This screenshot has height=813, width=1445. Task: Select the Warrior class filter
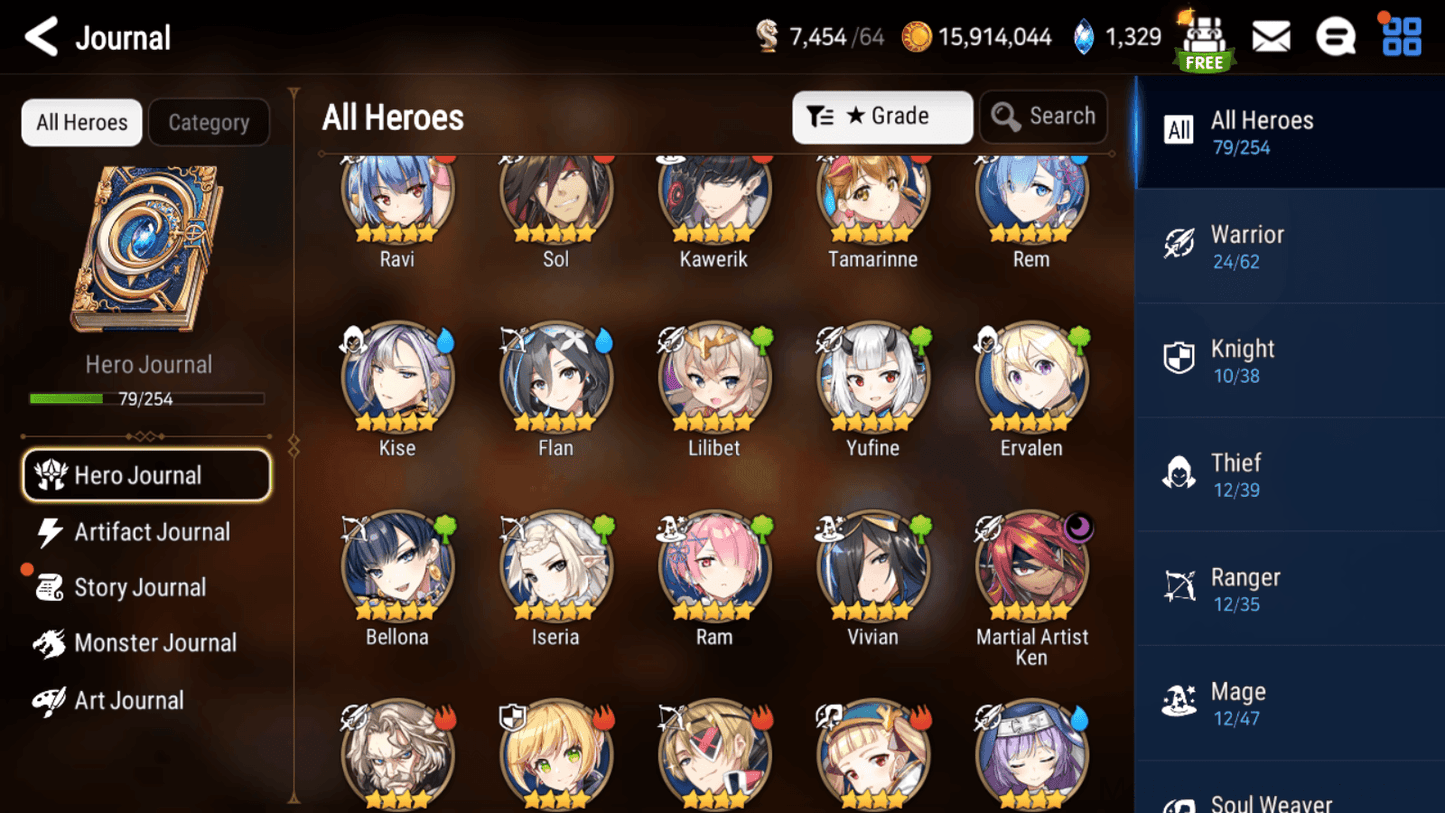coord(1289,245)
